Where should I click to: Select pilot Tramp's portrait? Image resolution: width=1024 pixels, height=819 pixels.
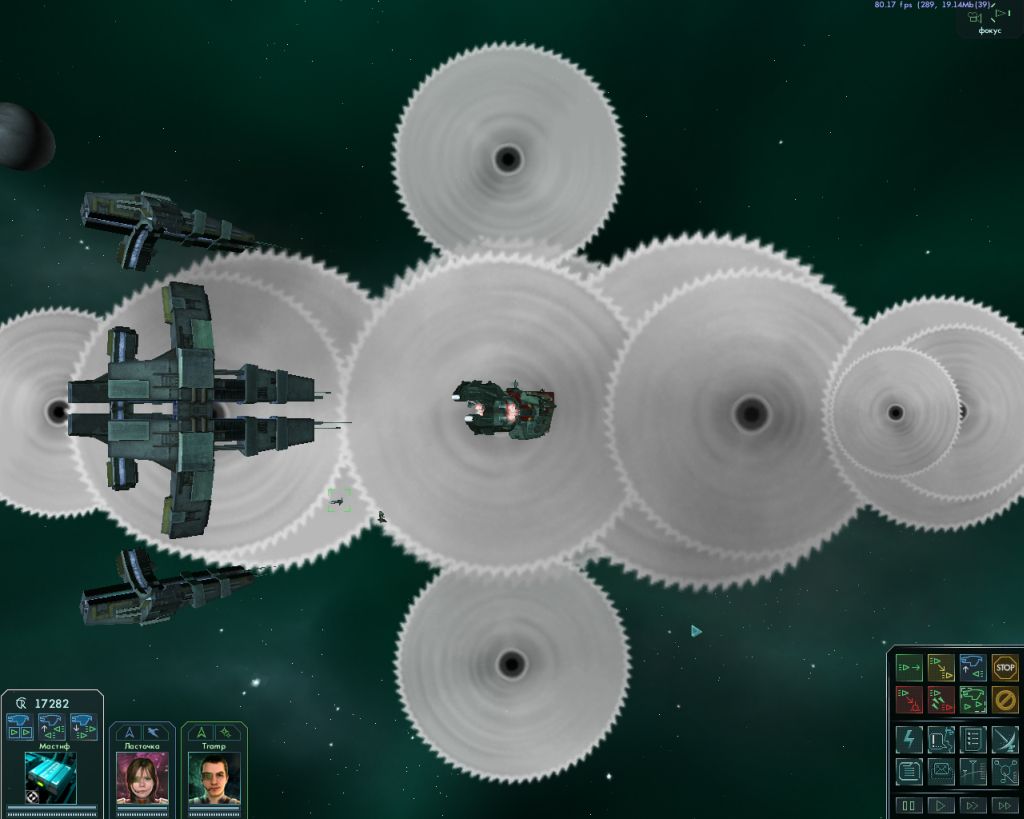coord(214,778)
